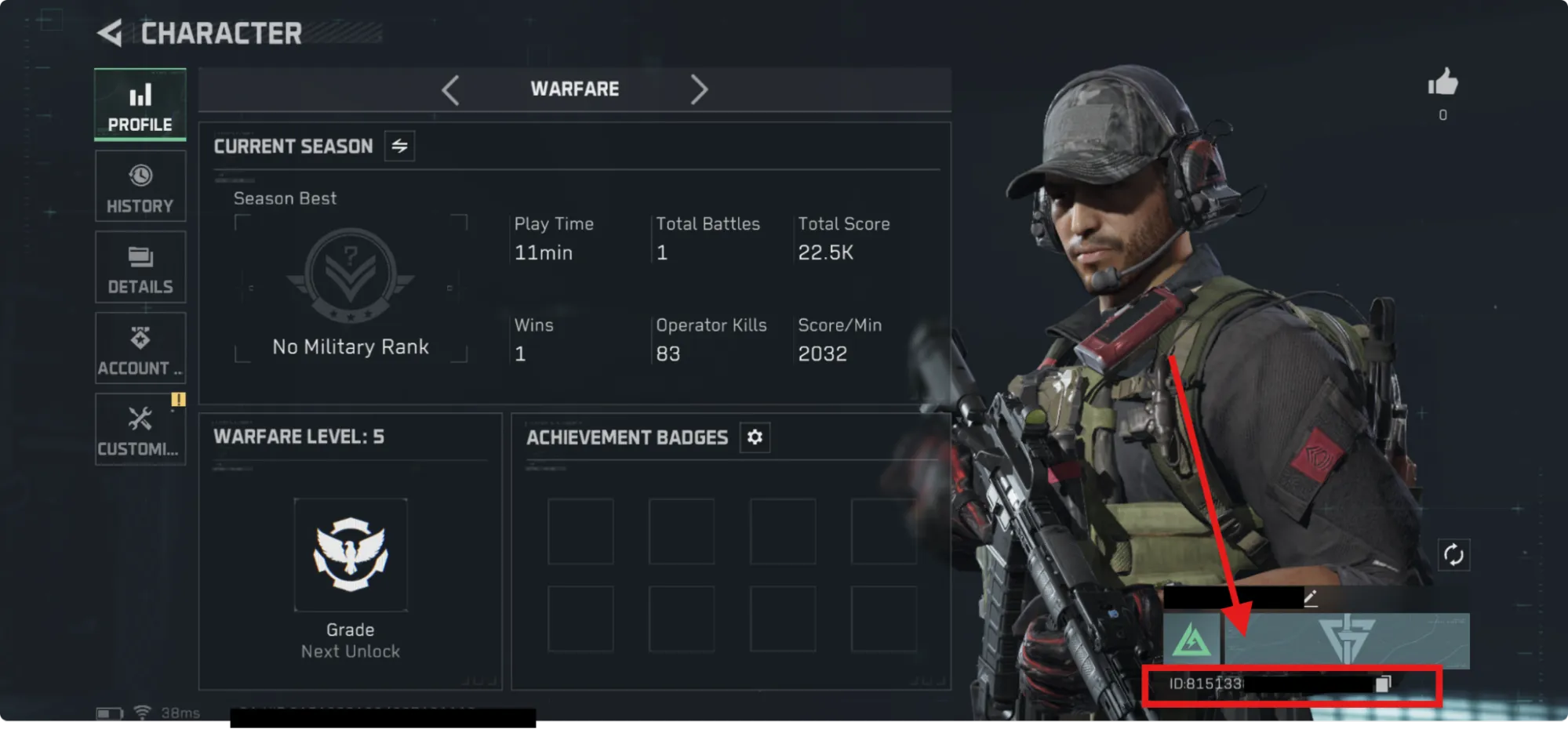Open the Customize panel with the wrench icon

(x=140, y=429)
